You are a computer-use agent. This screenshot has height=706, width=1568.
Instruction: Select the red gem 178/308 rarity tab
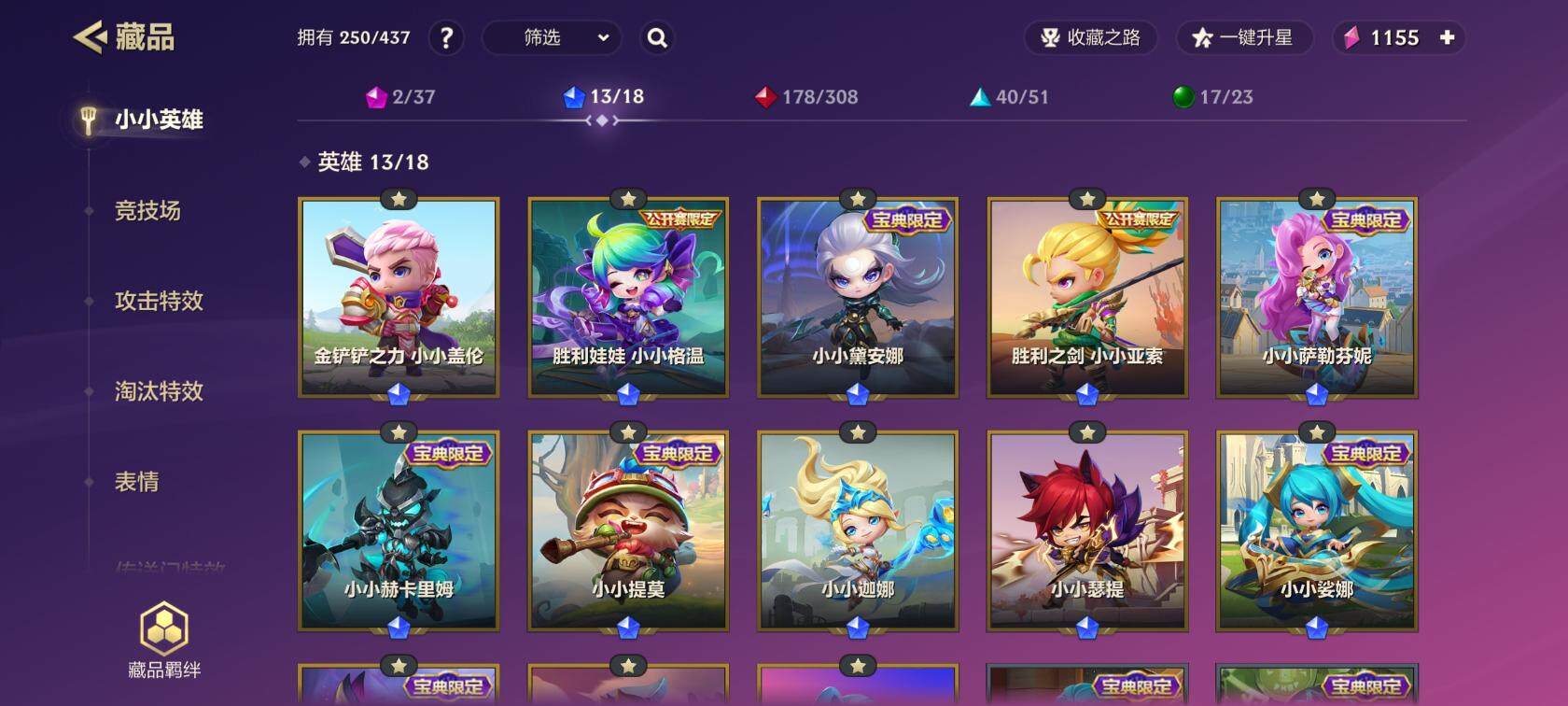(x=806, y=97)
